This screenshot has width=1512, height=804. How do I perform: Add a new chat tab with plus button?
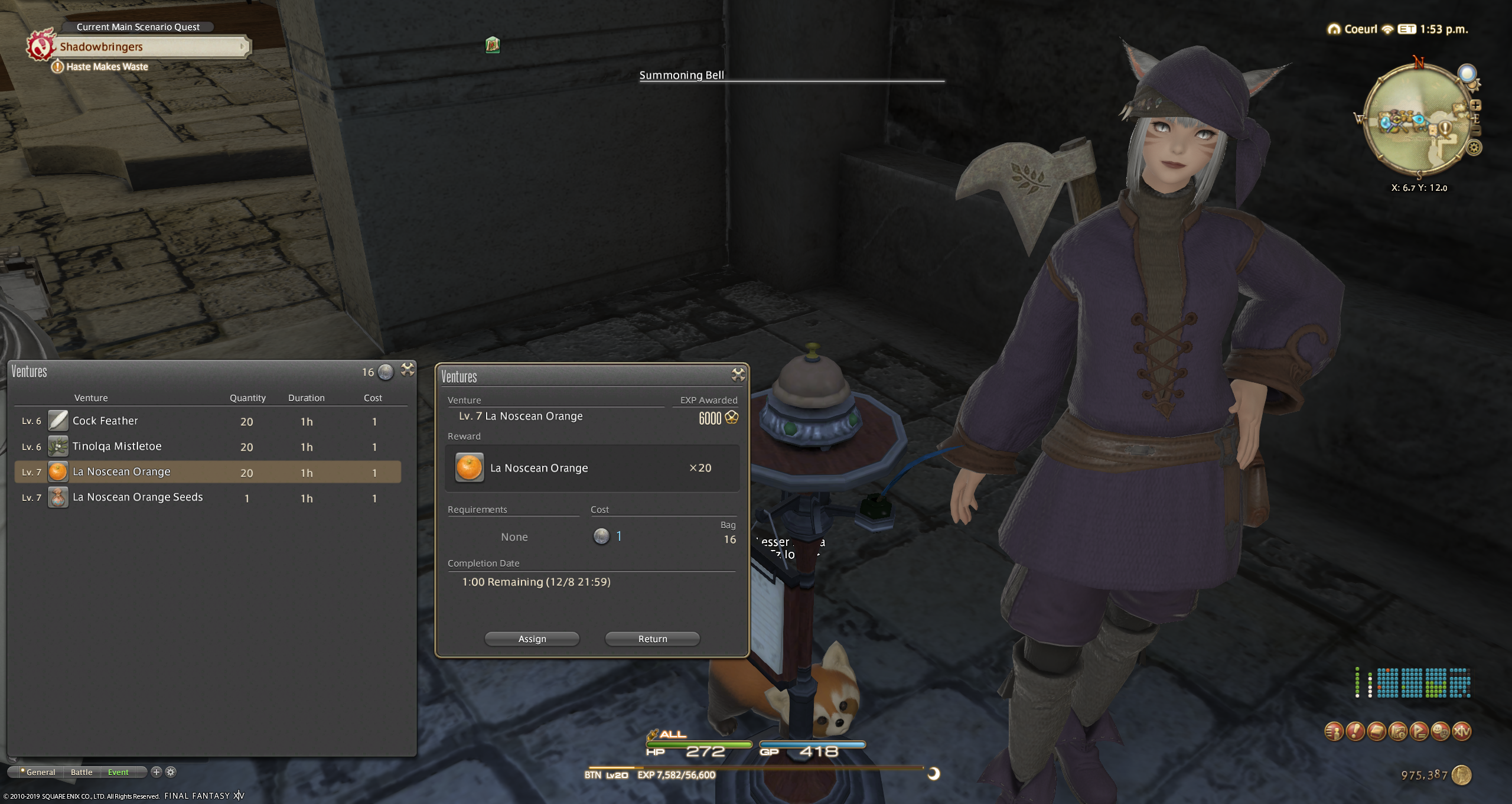(x=157, y=772)
